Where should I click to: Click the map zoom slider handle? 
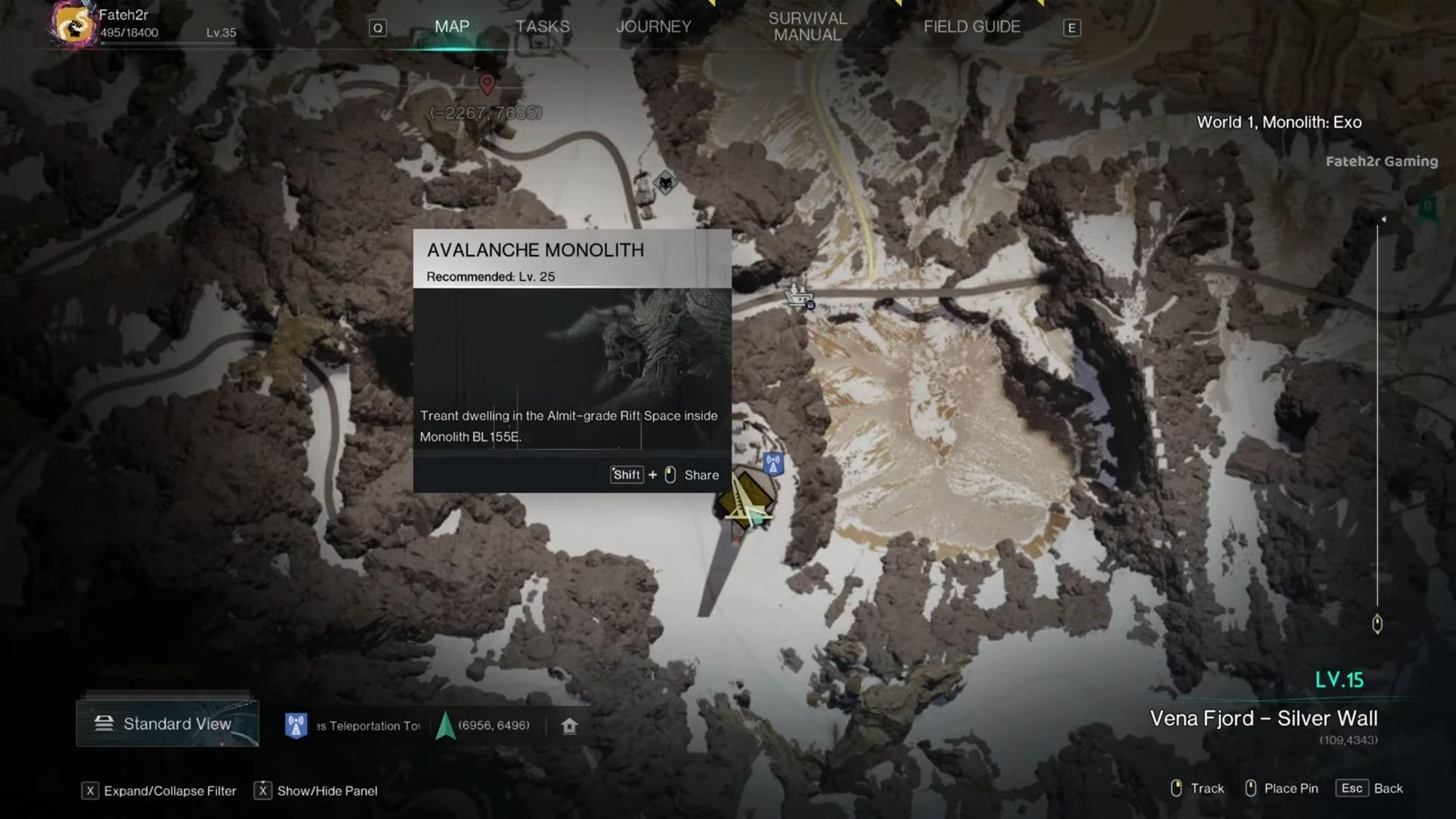click(1377, 624)
